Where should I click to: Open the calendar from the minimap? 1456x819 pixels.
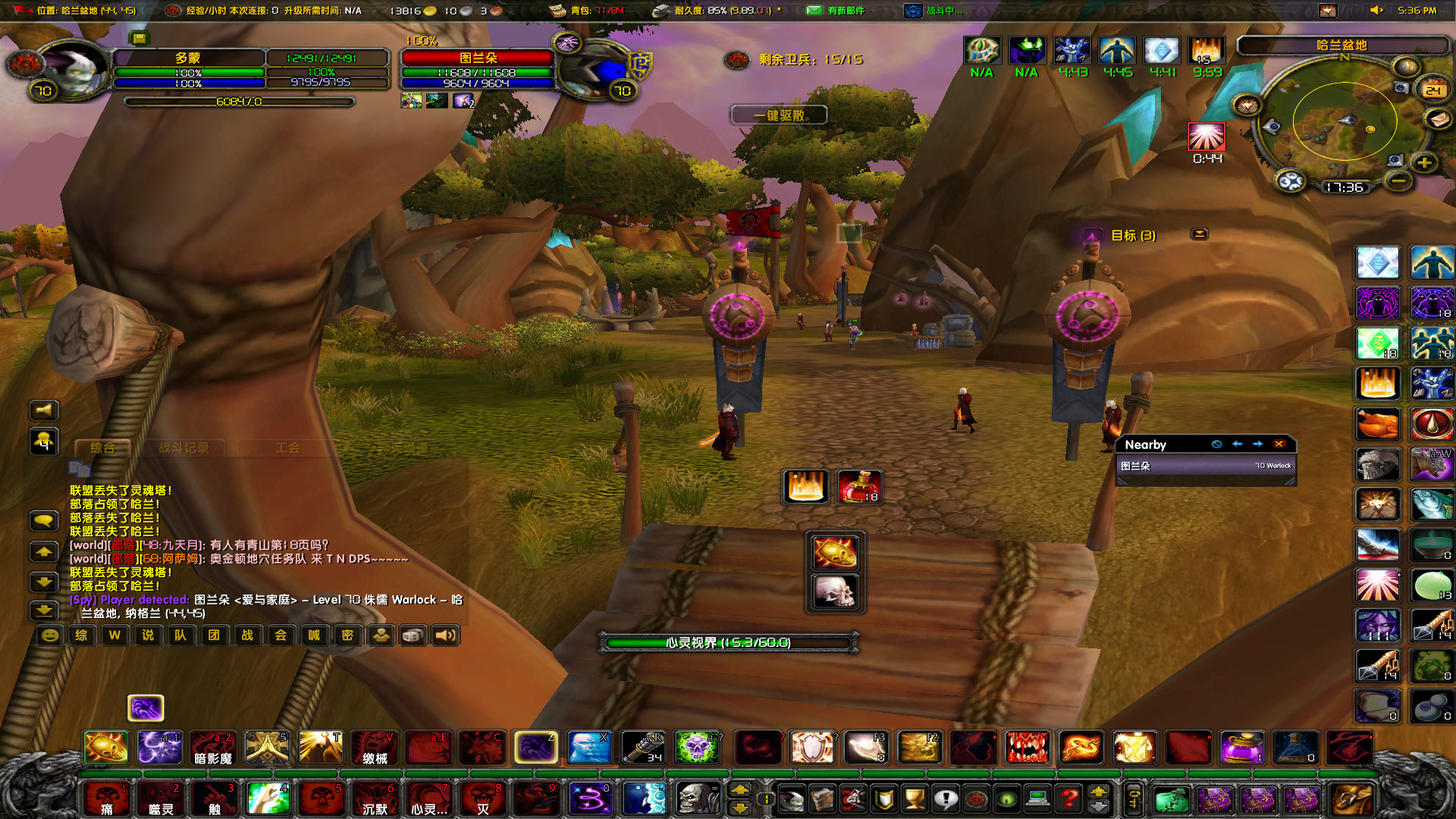tap(1432, 89)
